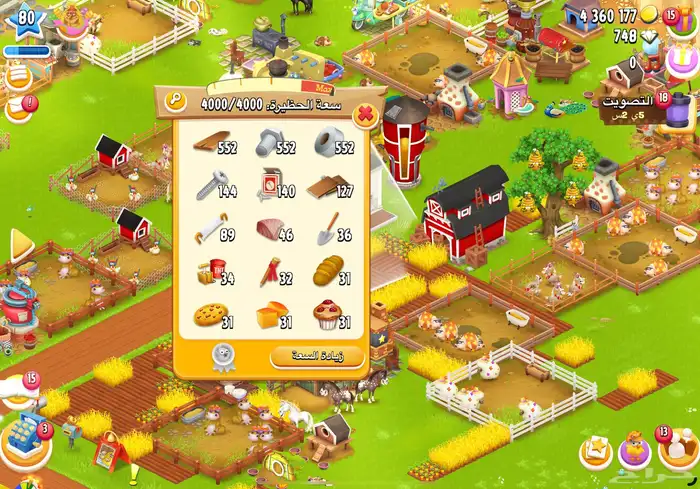Close the barn storage popup
Image resolution: width=700 pixels, height=489 pixels.
(x=365, y=114)
